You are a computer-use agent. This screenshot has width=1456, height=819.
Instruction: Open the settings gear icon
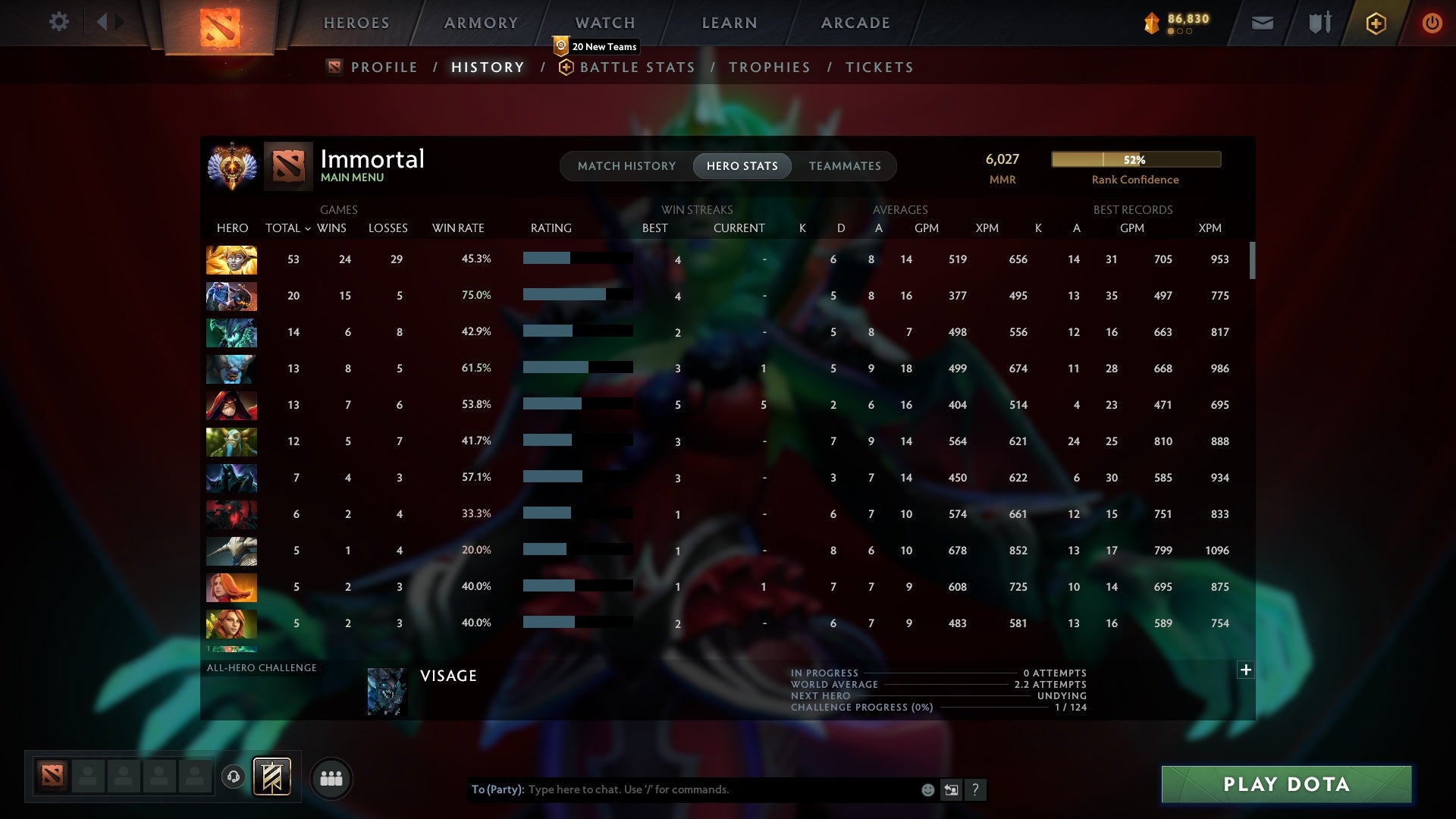tap(59, 22)
